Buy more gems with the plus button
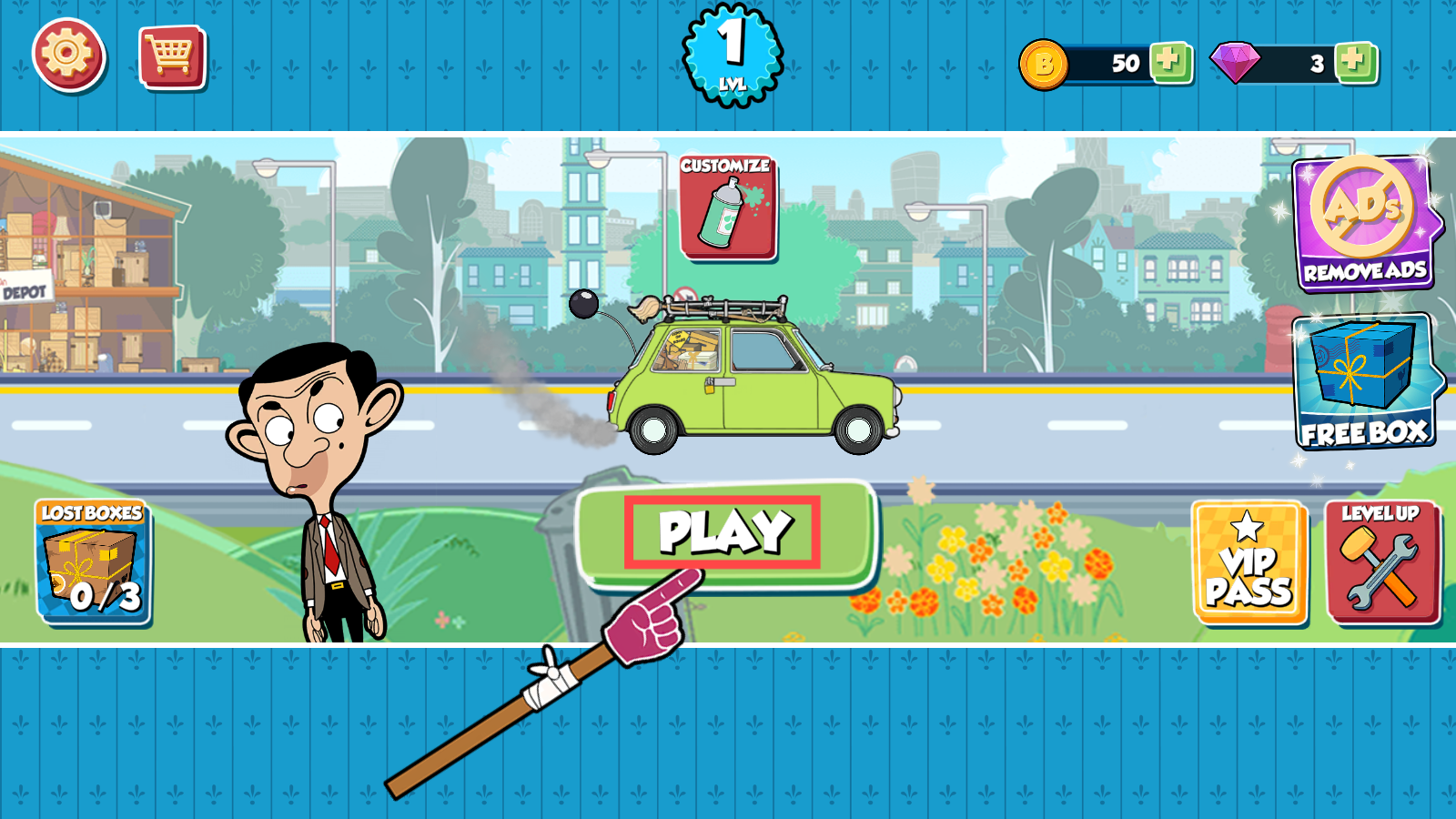Image resolution: width=1456 pixels, height=819 pixels. coord(1355,63)
